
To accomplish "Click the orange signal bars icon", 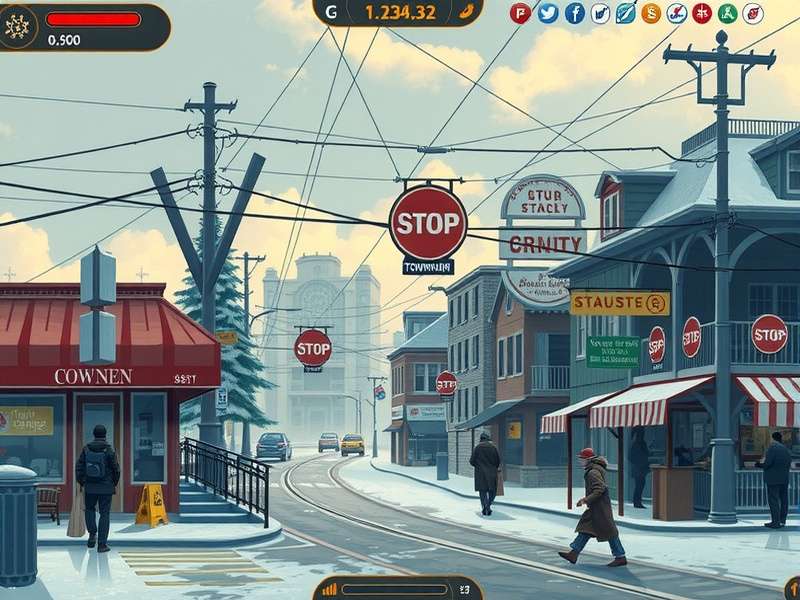I will [330, 589].
